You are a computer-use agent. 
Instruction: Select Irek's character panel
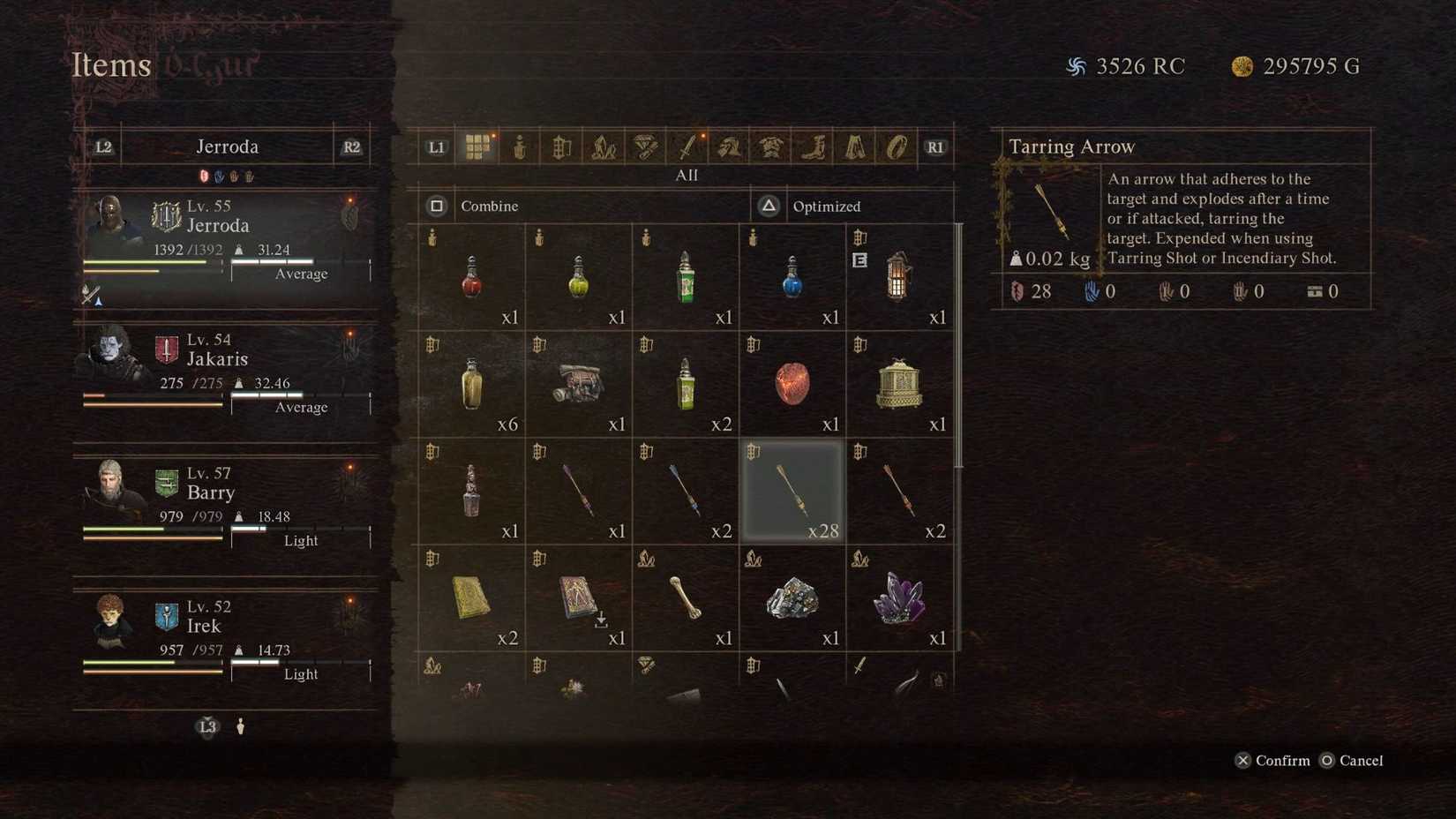[225, 635]
